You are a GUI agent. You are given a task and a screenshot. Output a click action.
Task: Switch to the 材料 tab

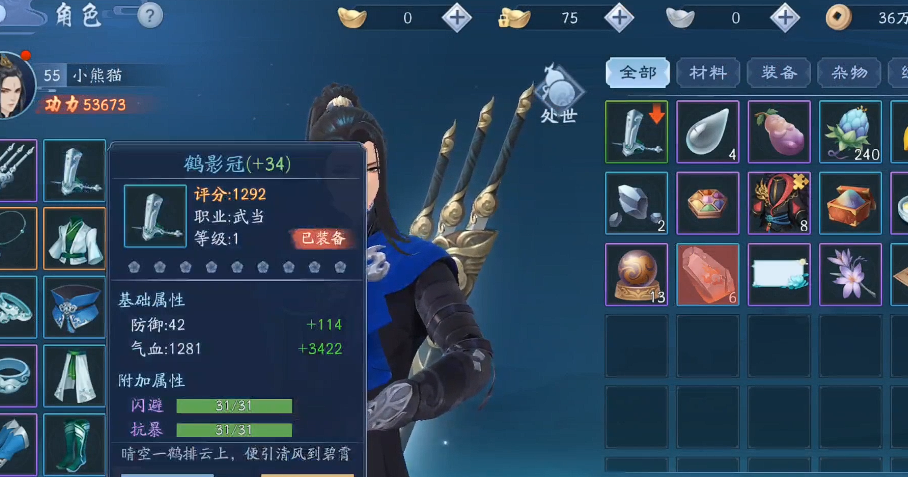point(708,73)
